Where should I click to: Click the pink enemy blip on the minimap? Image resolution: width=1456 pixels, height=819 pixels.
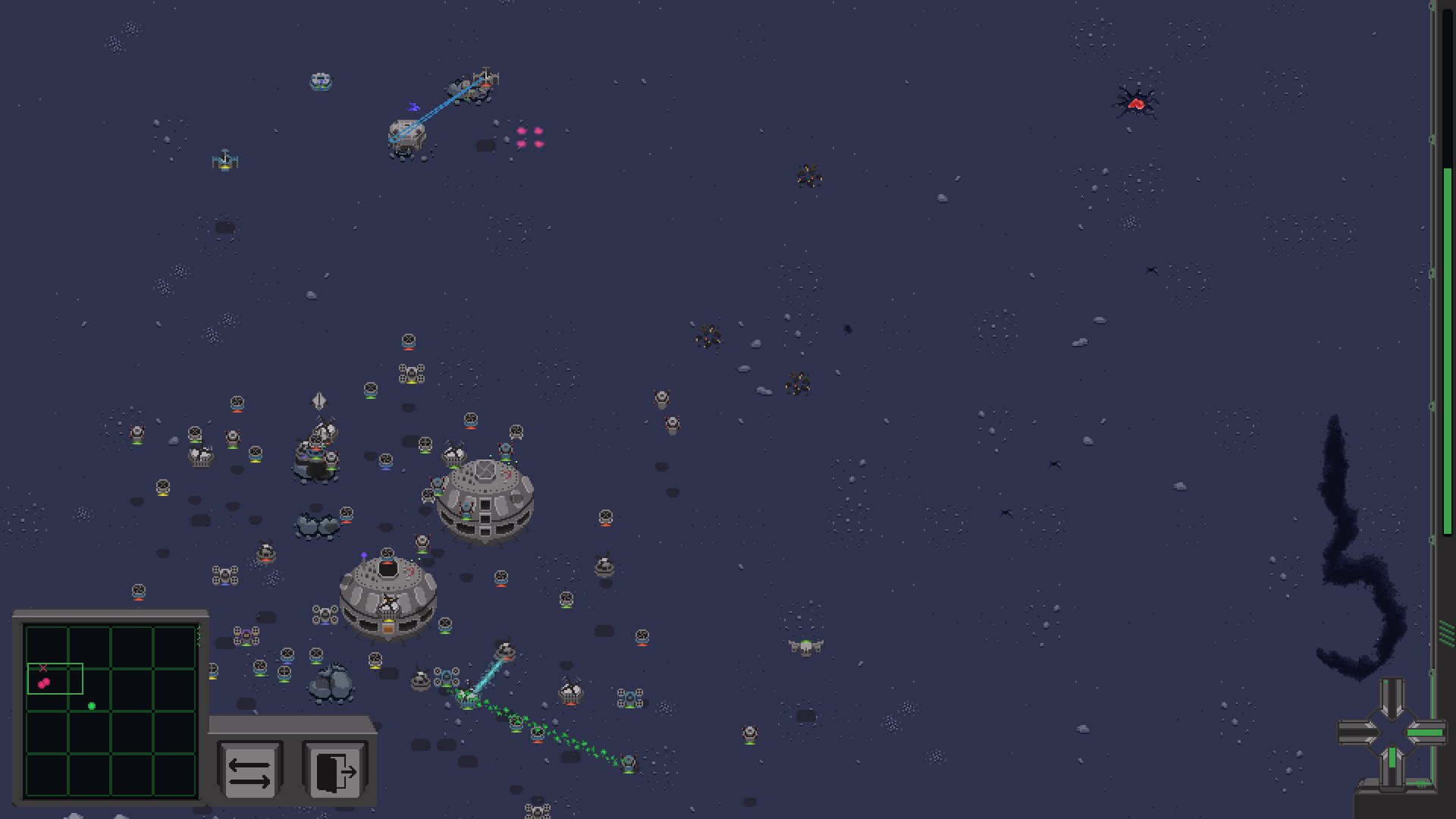(x=45, y=683)
